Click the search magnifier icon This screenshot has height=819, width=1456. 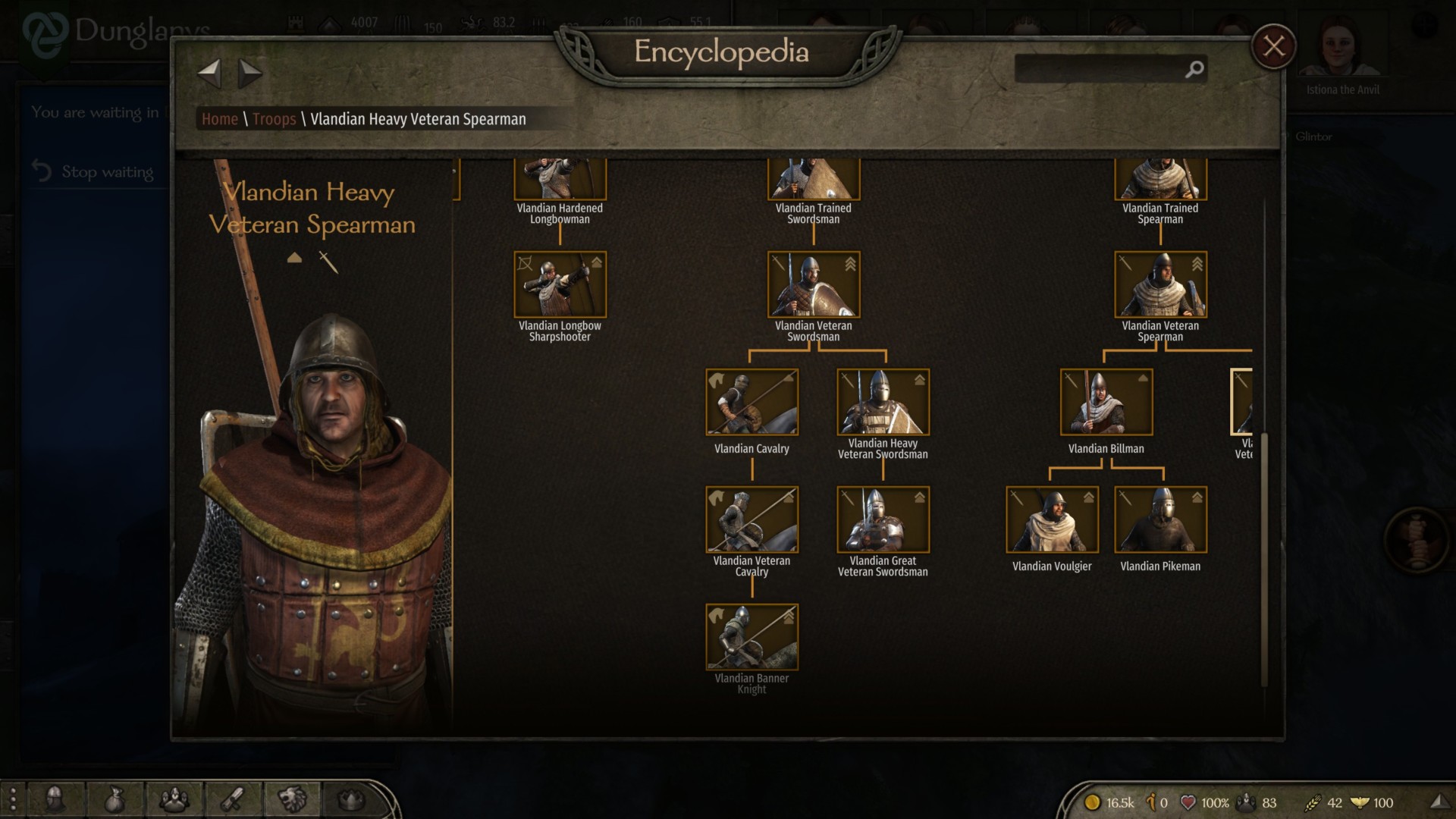click(x=1194, y=69)
